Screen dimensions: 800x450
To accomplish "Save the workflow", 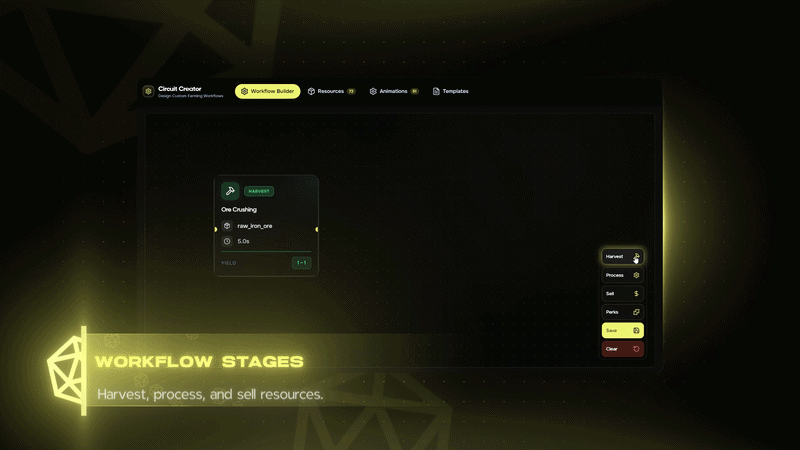I will coord(622,330).
